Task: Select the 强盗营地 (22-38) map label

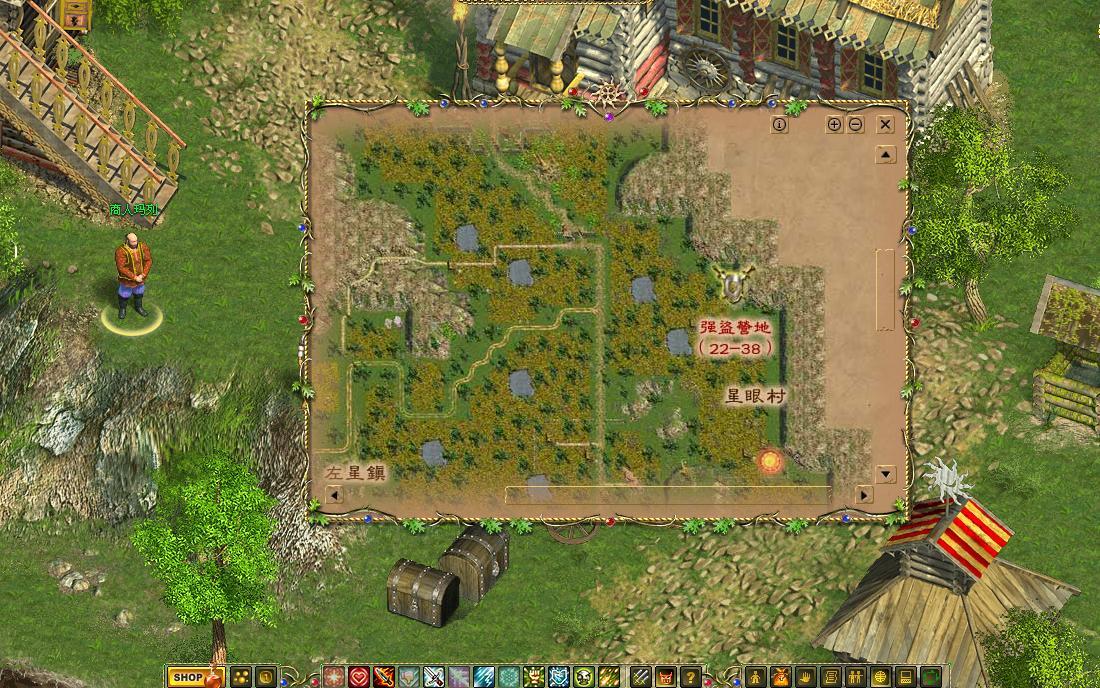Action: click(736, 338)
